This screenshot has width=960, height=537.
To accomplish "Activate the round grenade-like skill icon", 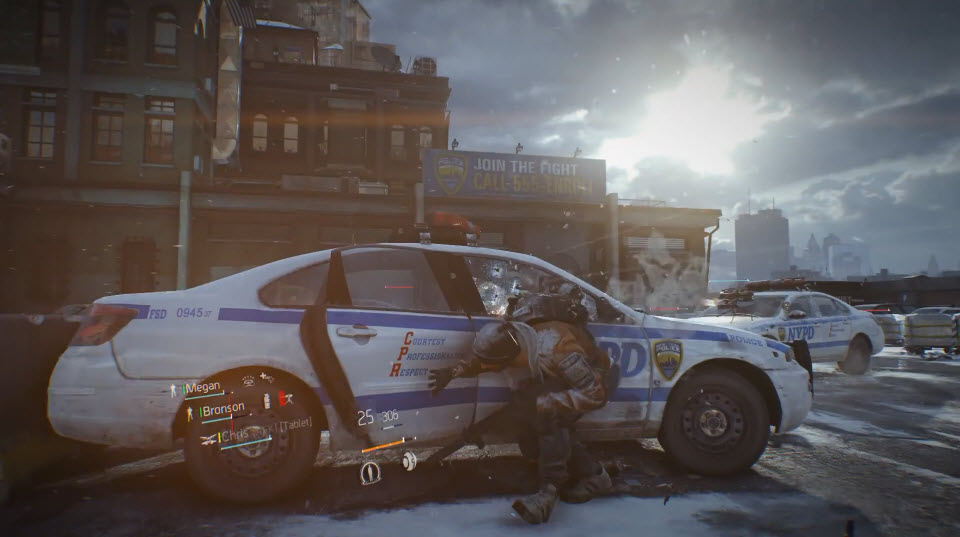I will tap(409, 460).
